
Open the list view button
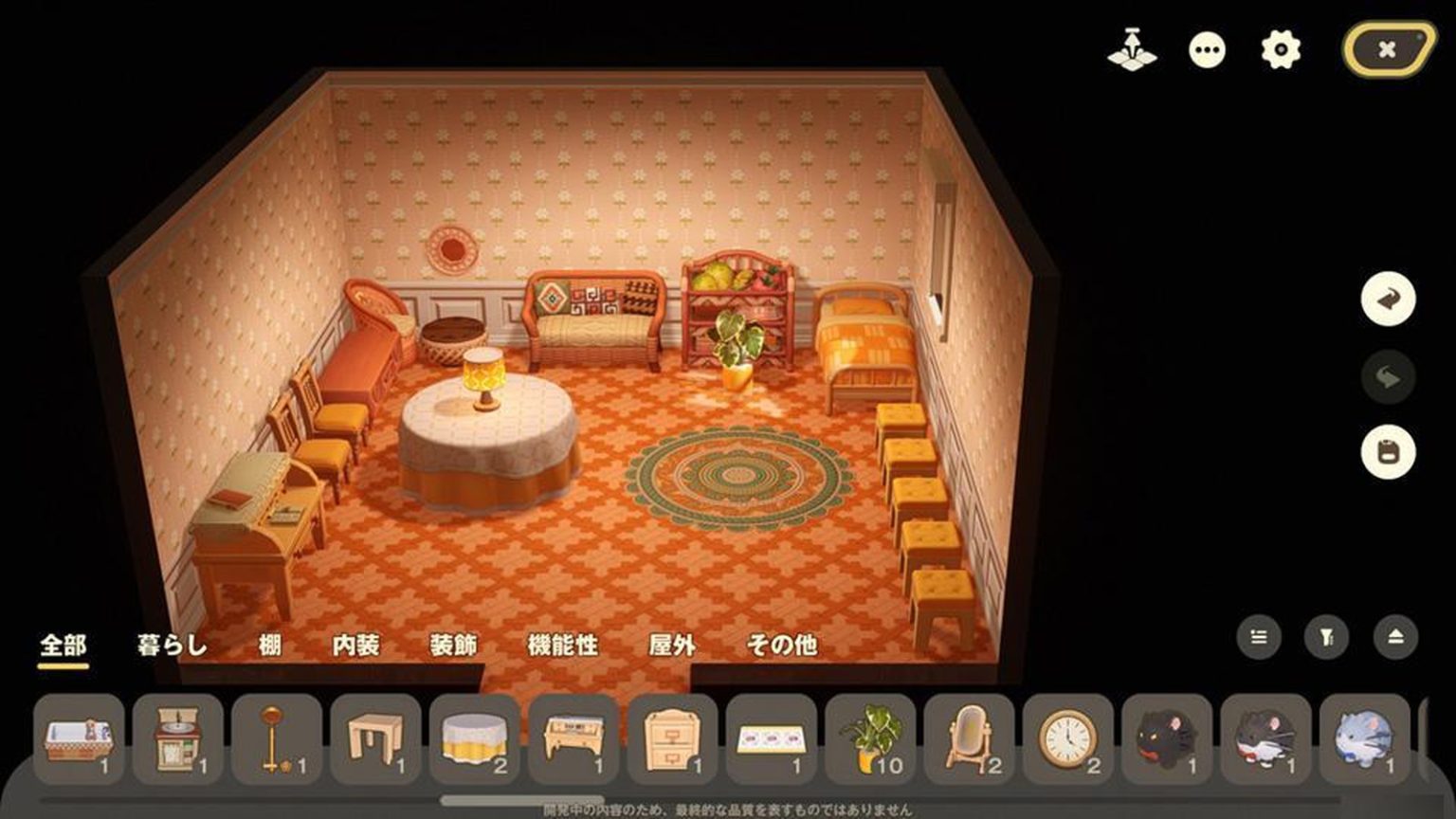[x=1259, y=638]
